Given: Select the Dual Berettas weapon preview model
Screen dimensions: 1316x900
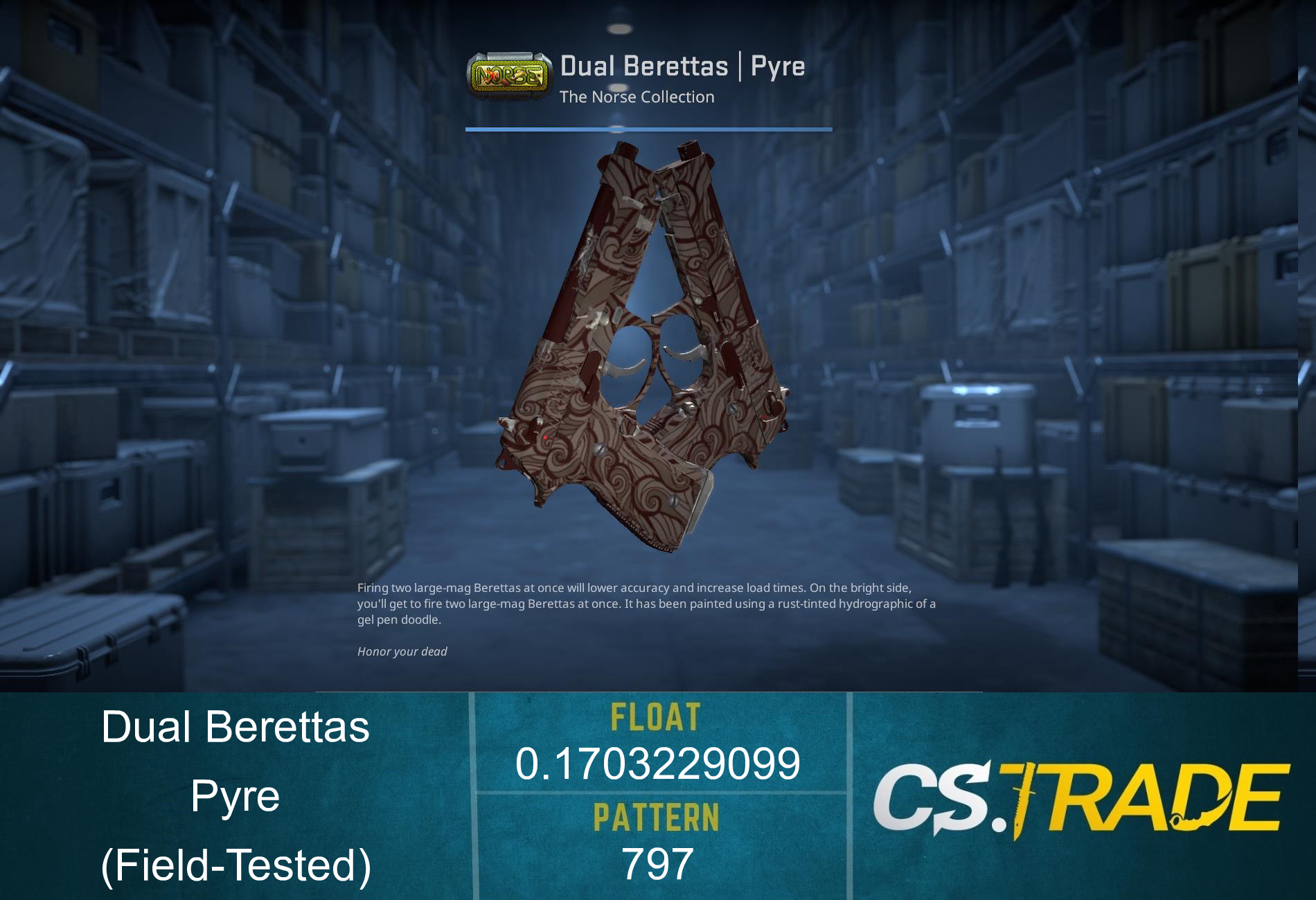Looking at the screenshot, I should (x=658, y=346).
